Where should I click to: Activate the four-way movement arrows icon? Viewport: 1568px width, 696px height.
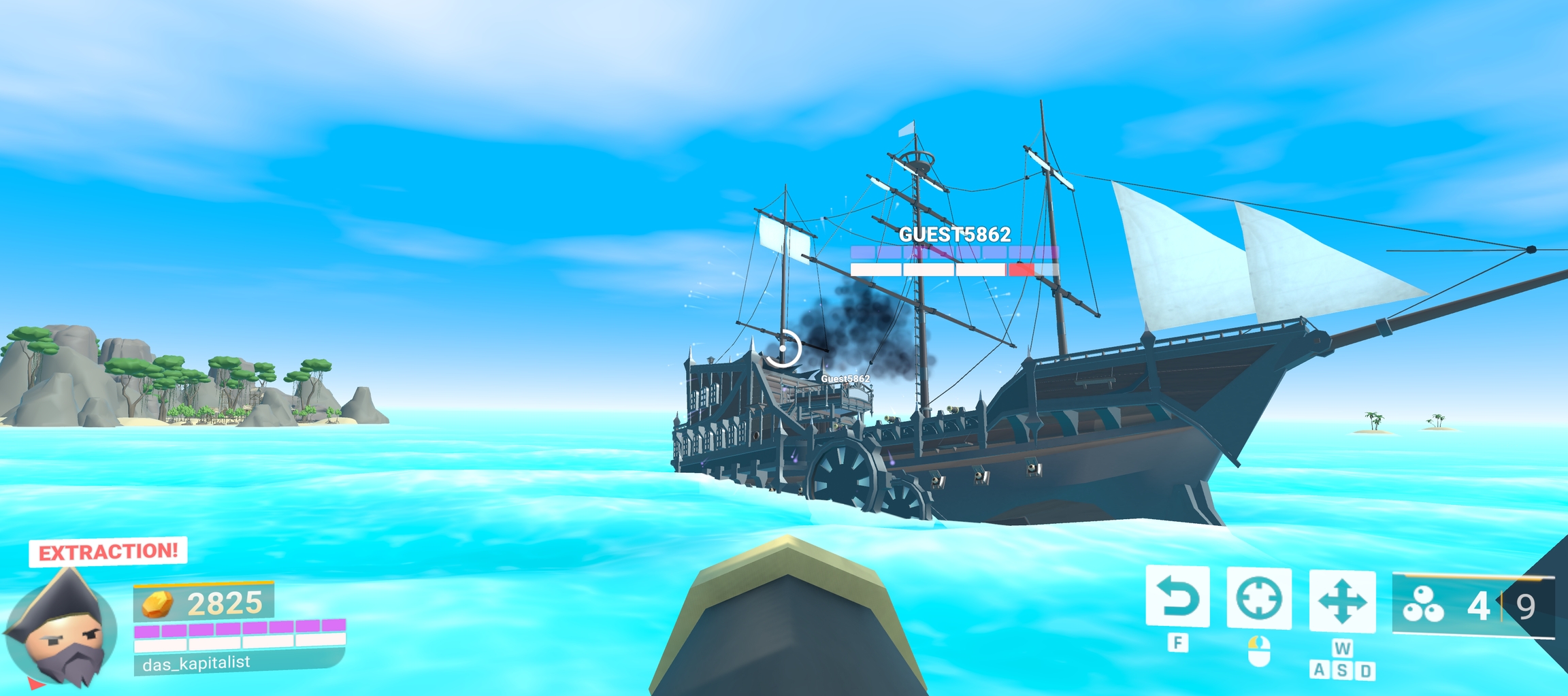click(x=1341, y=601)
